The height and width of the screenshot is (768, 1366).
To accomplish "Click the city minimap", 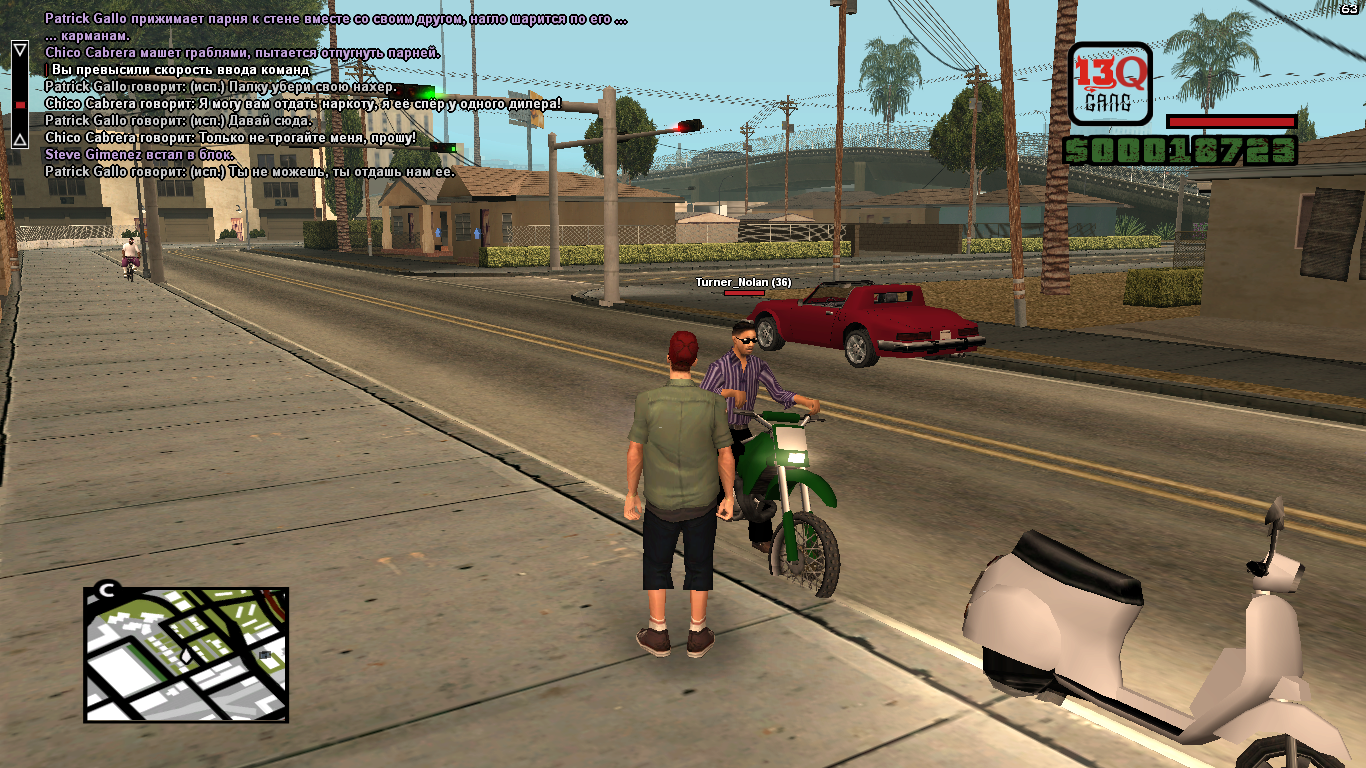I will coord(187,655).
